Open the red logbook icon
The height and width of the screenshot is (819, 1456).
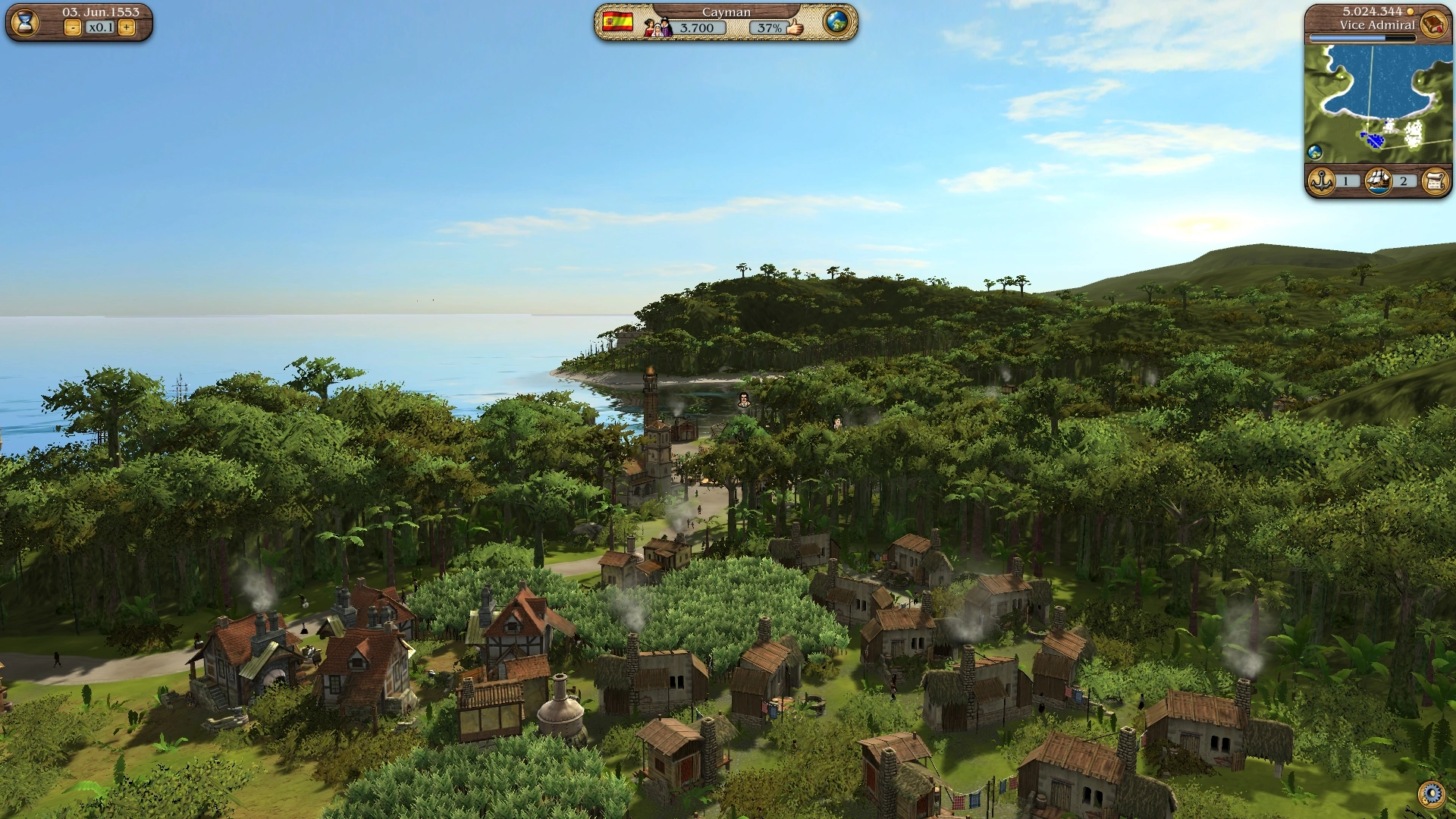click(x=1432, y=24)
